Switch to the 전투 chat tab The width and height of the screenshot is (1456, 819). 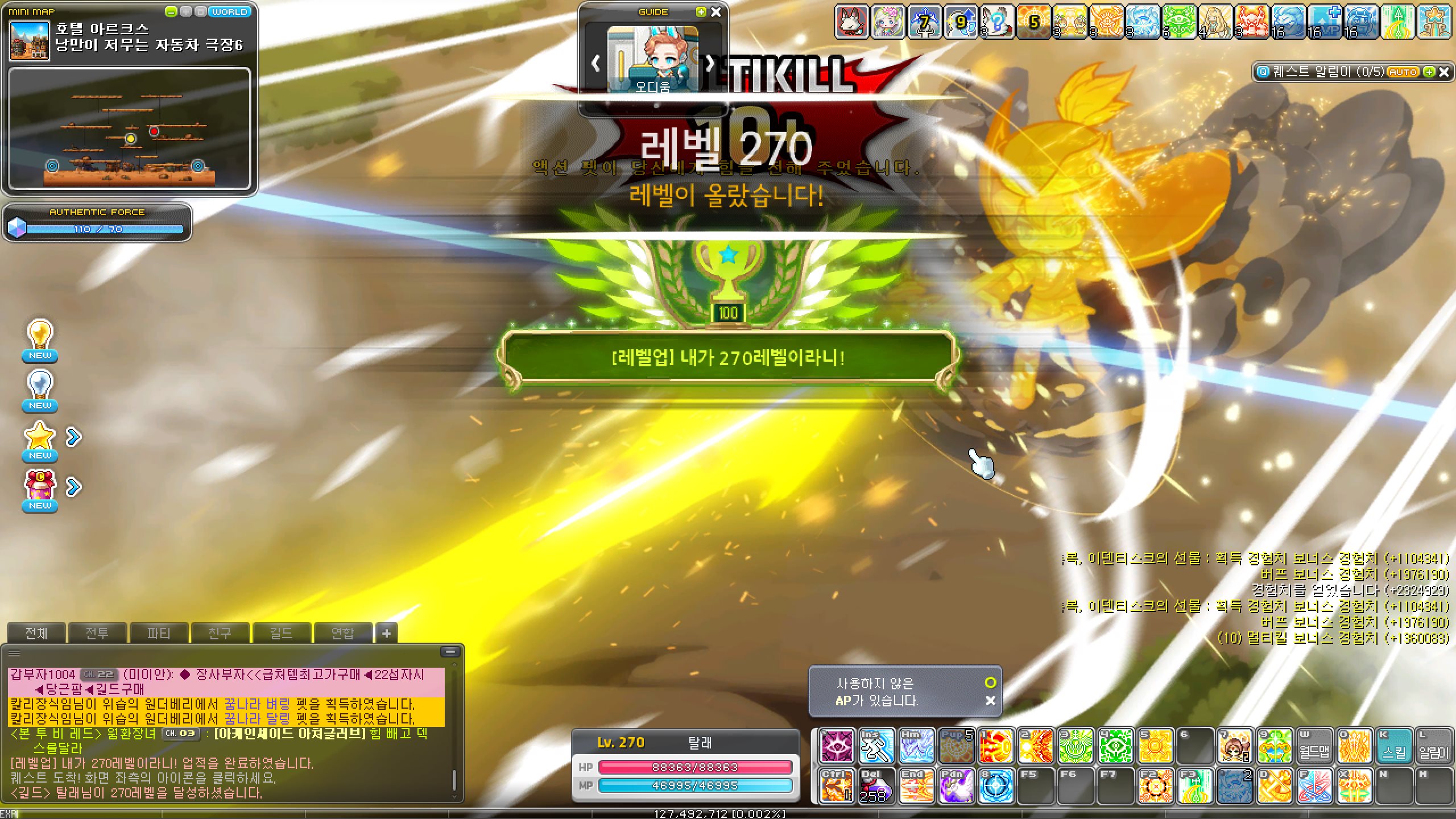[97, 633]
